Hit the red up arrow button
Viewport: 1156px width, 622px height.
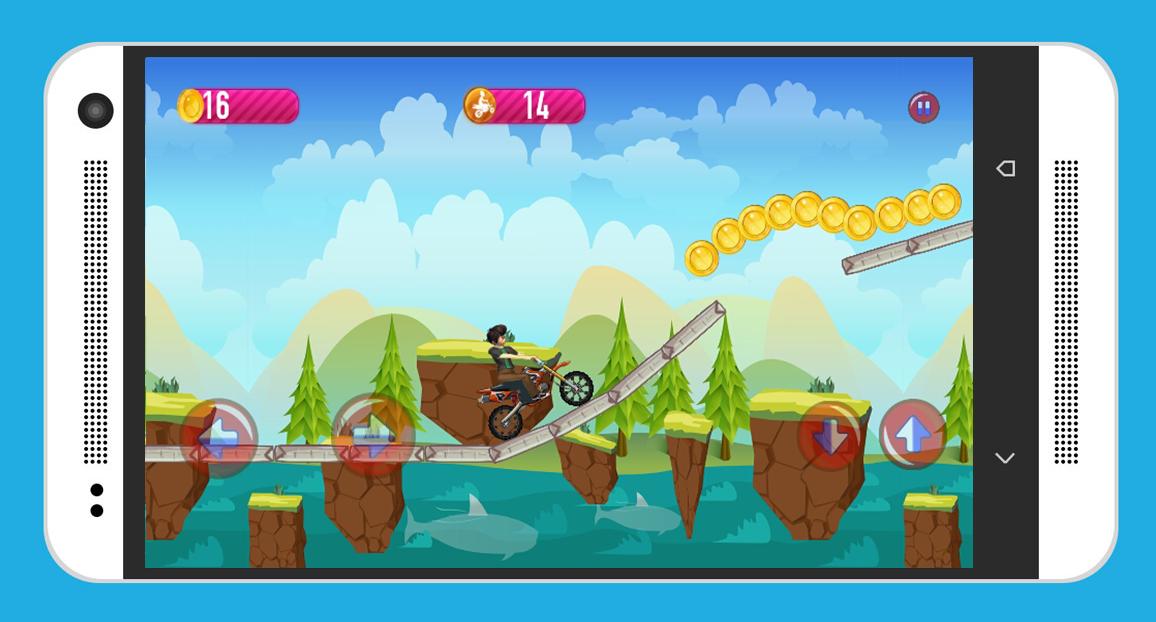click(x=912, y=434)
